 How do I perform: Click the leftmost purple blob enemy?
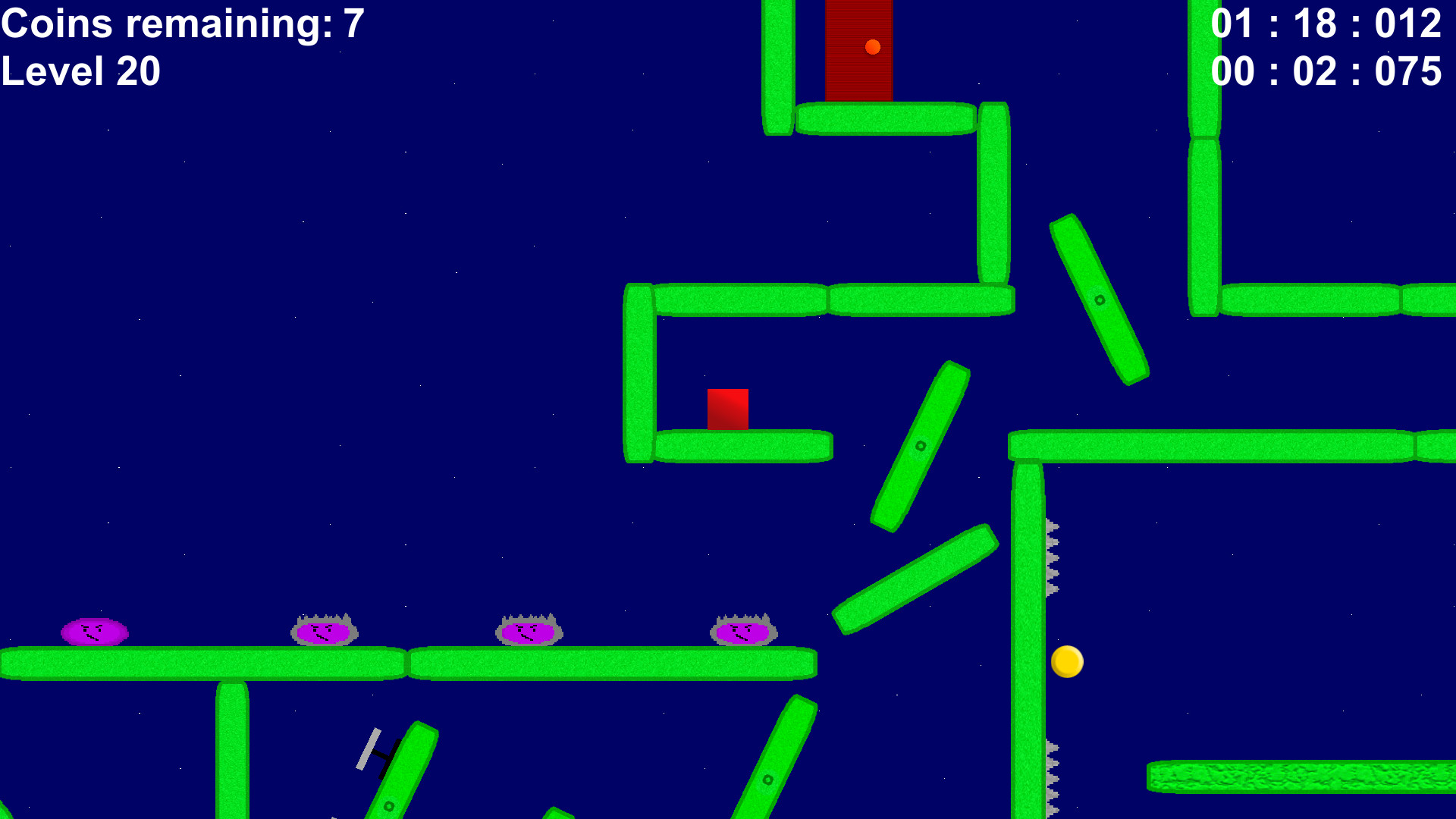pyautogui.click(x=93, y=632)
